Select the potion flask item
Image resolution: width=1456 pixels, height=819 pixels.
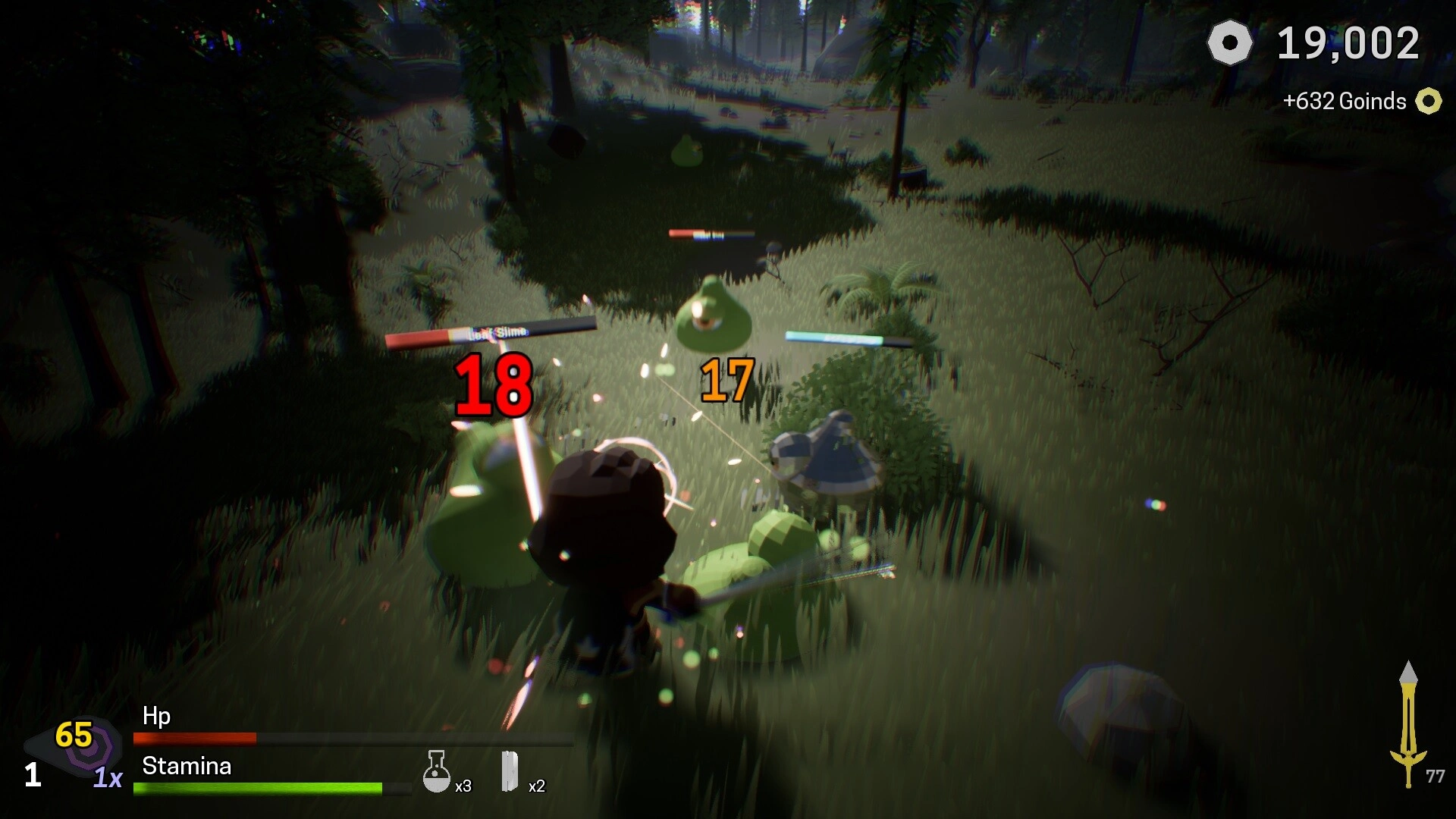436,772
